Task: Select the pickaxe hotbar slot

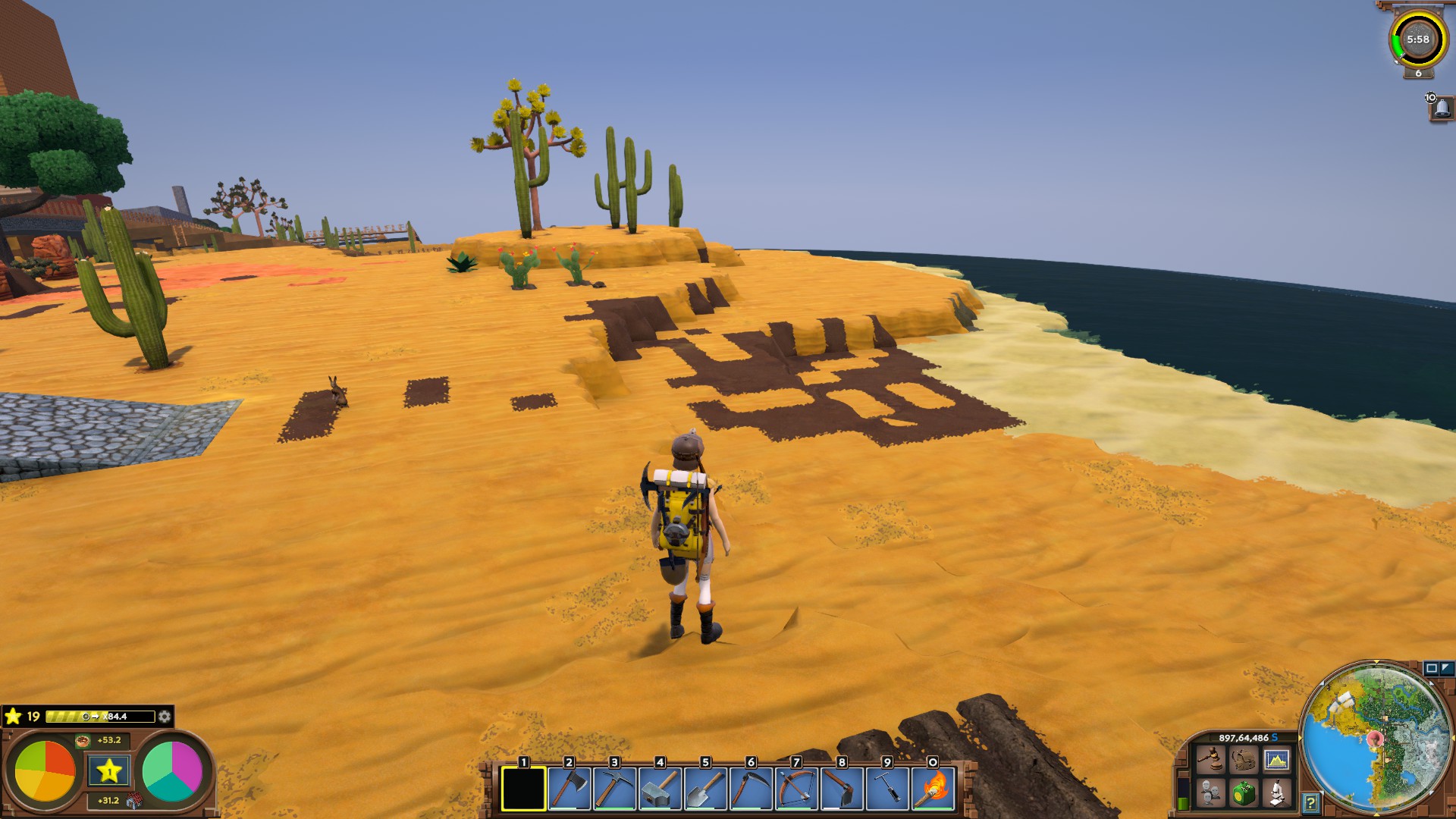Action: click(614, 789)
